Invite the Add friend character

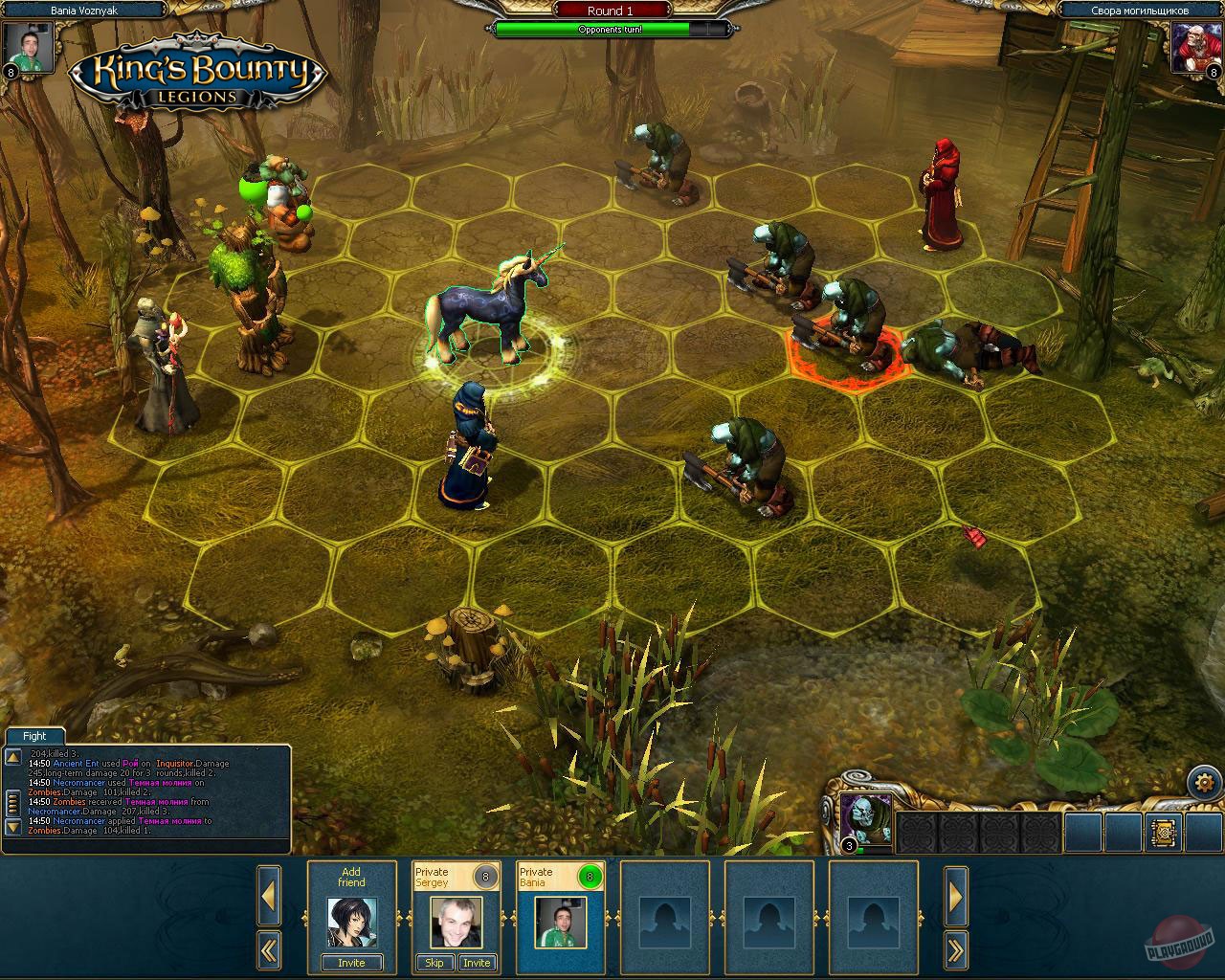click(x=351, y=963)
